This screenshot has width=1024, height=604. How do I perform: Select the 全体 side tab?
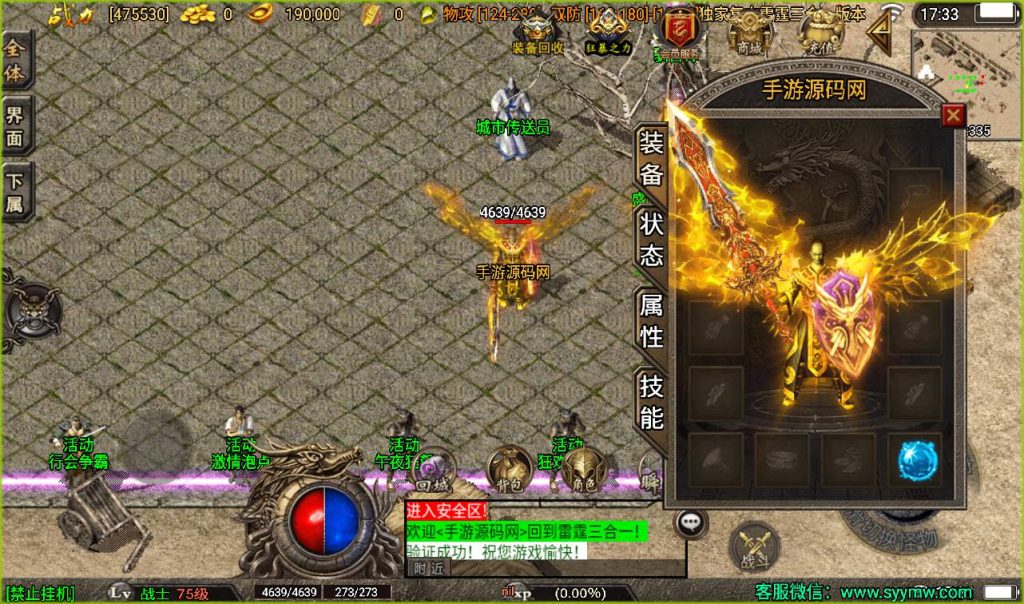coord(16,59)
